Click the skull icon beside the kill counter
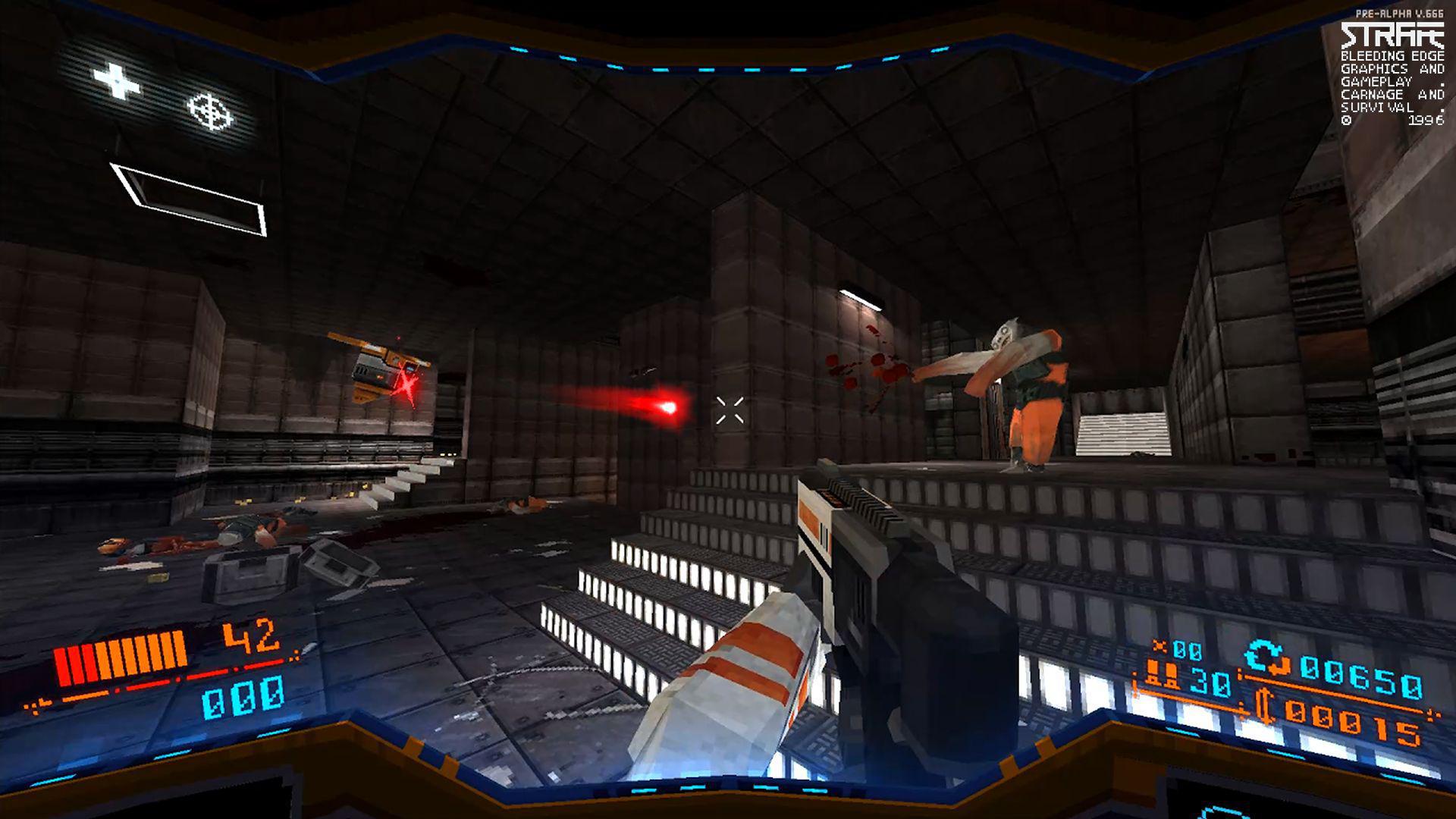1456x819 pixels. [1158, 647]
